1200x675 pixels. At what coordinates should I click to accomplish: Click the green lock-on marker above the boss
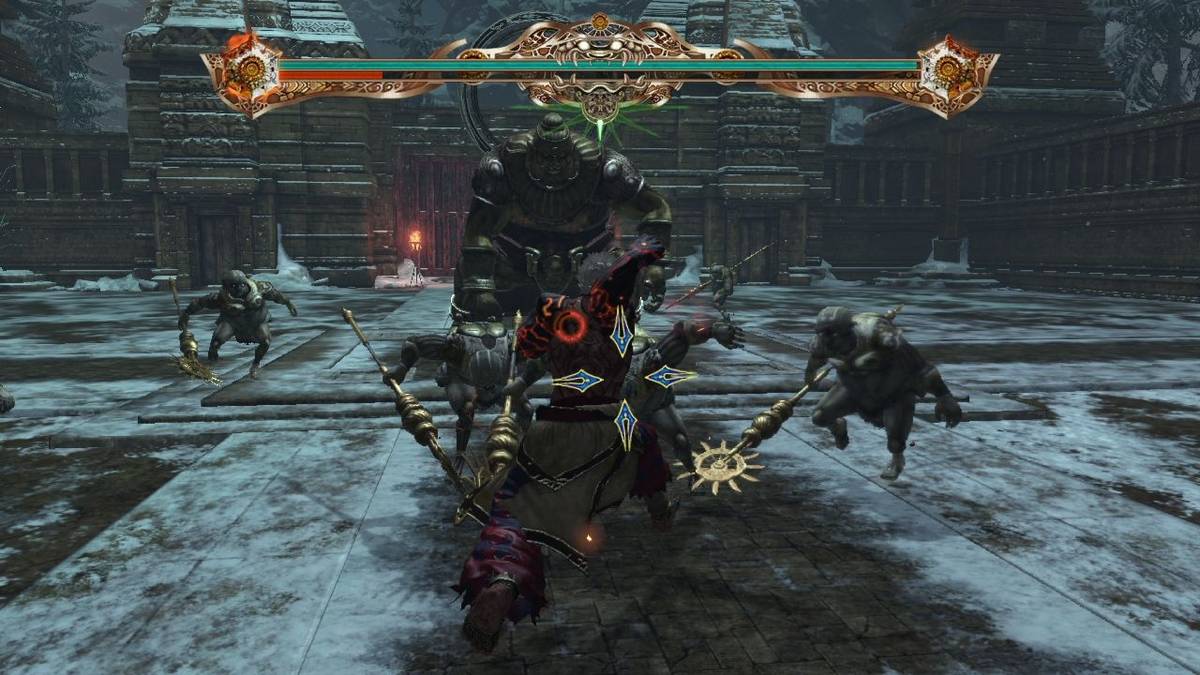[600, 127]
